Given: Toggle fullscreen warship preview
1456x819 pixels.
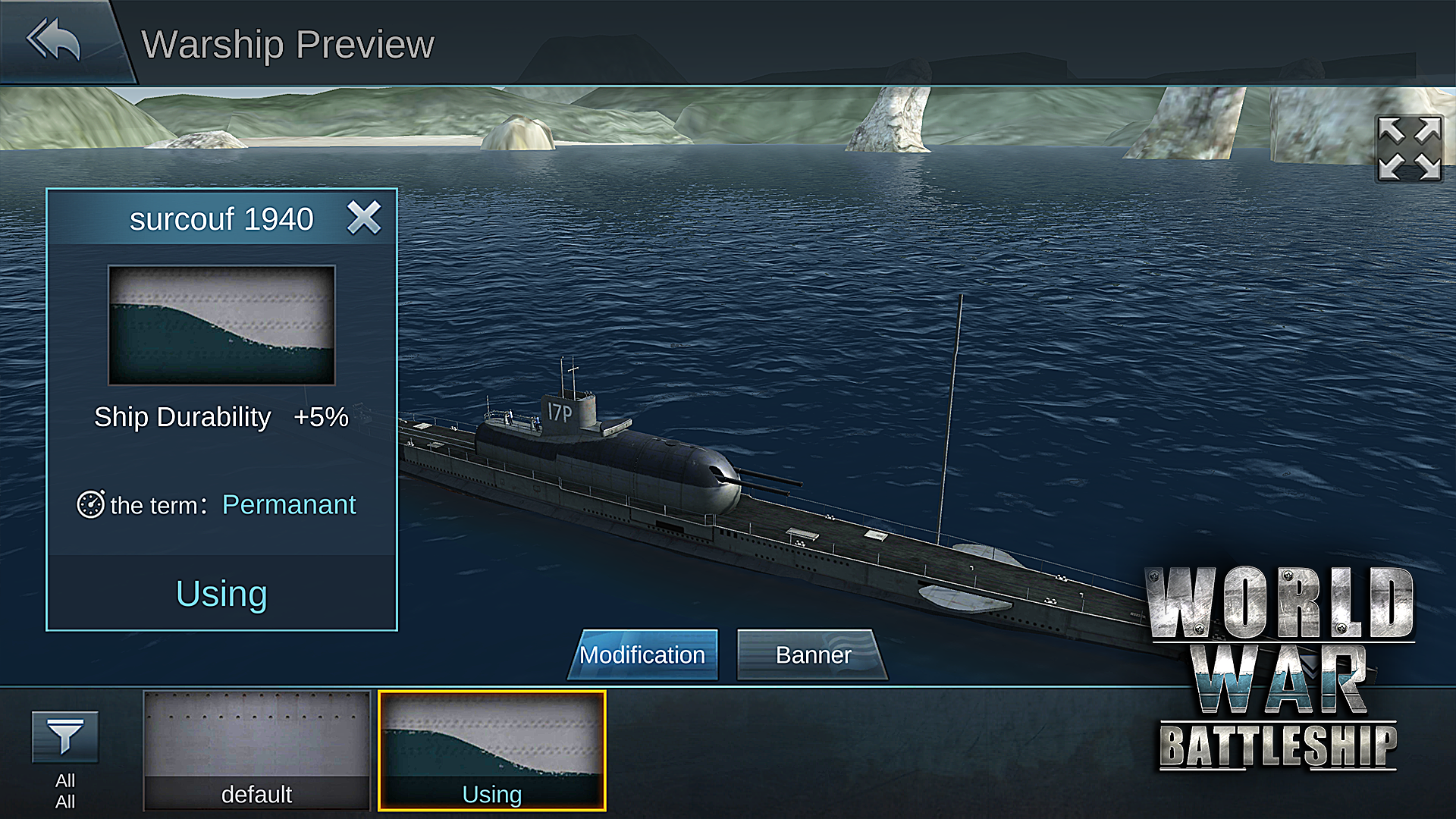Looking at the screenshot, I should click(1409, 149).
